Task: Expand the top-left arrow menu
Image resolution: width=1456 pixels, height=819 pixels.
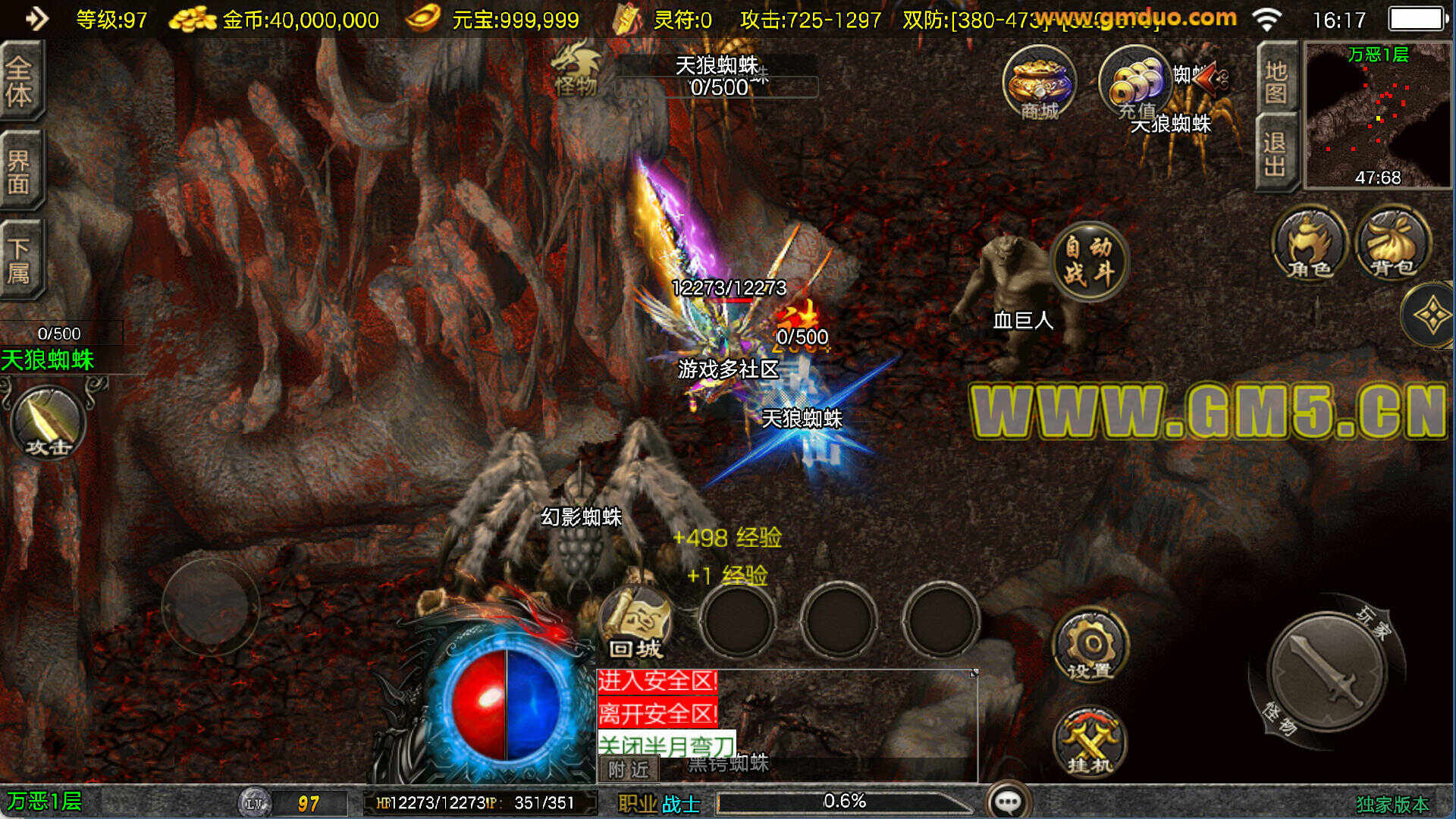Action: tap(36, 18)
